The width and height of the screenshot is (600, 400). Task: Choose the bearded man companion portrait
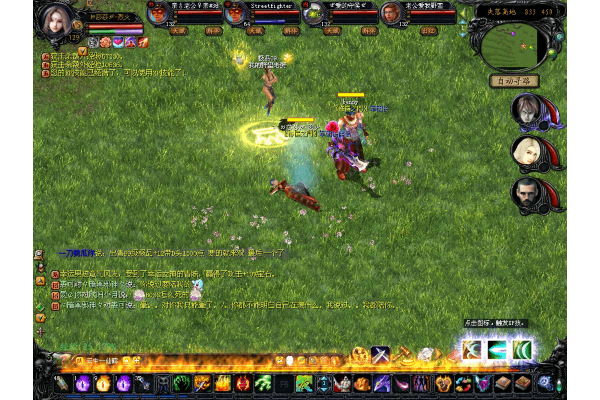tap(527, 193)
